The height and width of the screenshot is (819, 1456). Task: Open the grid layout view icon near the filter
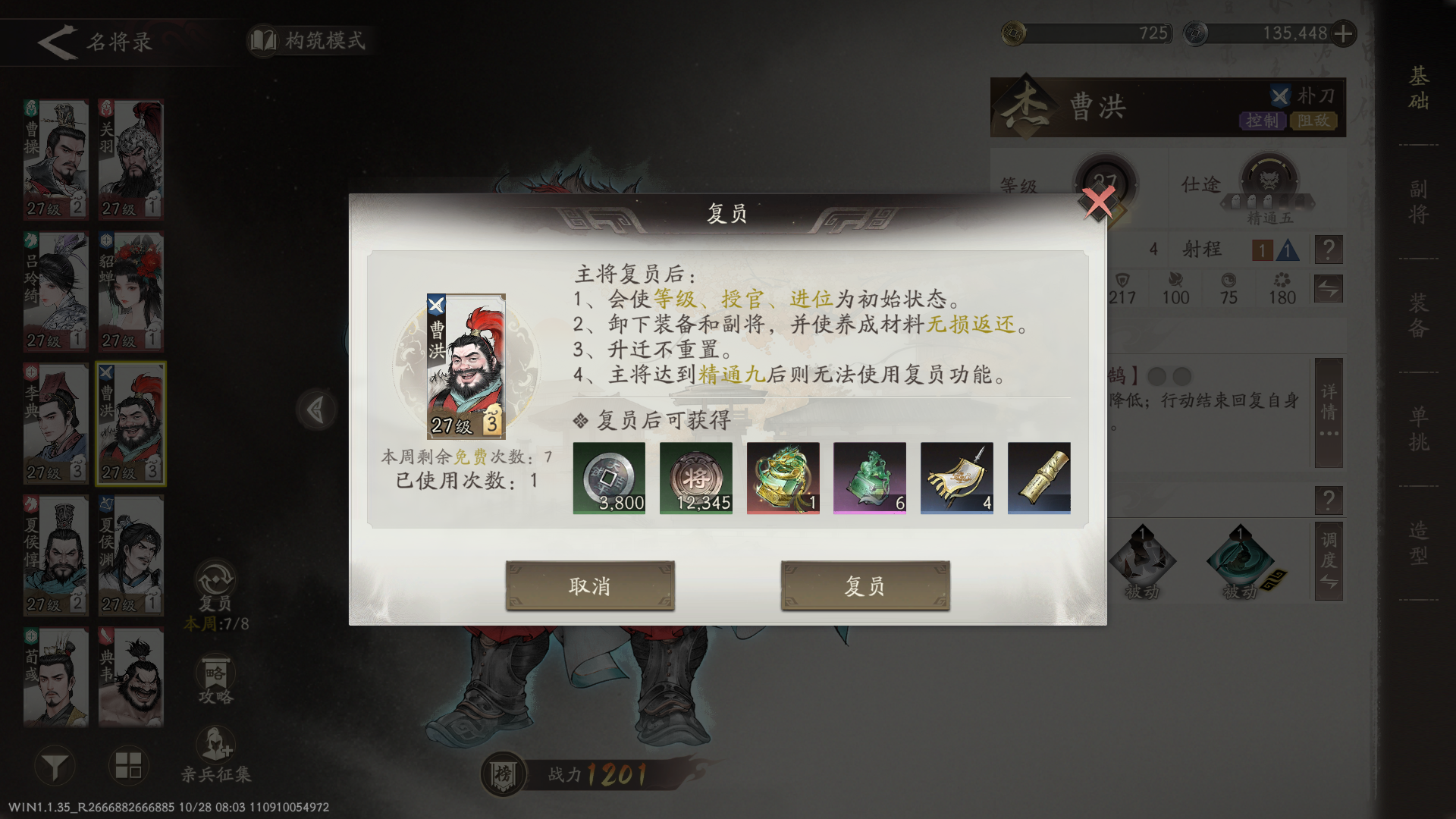coord(130,766)
